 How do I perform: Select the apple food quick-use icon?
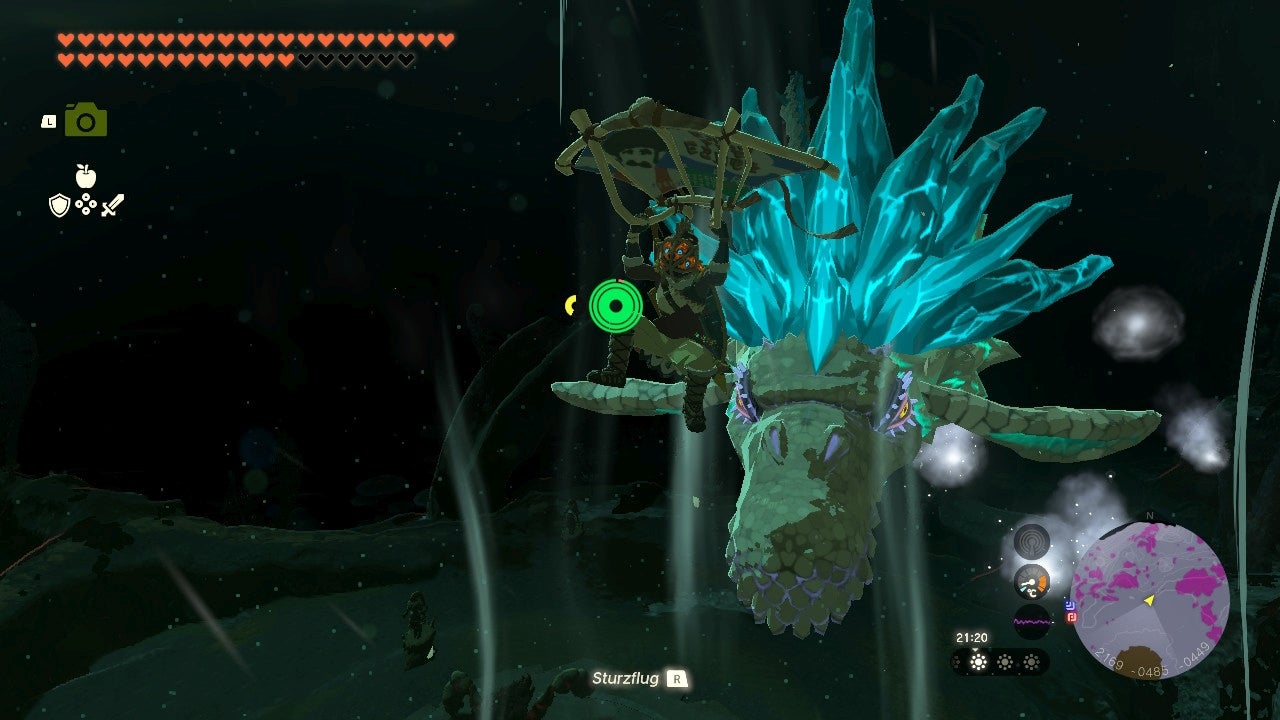[86, 175]
